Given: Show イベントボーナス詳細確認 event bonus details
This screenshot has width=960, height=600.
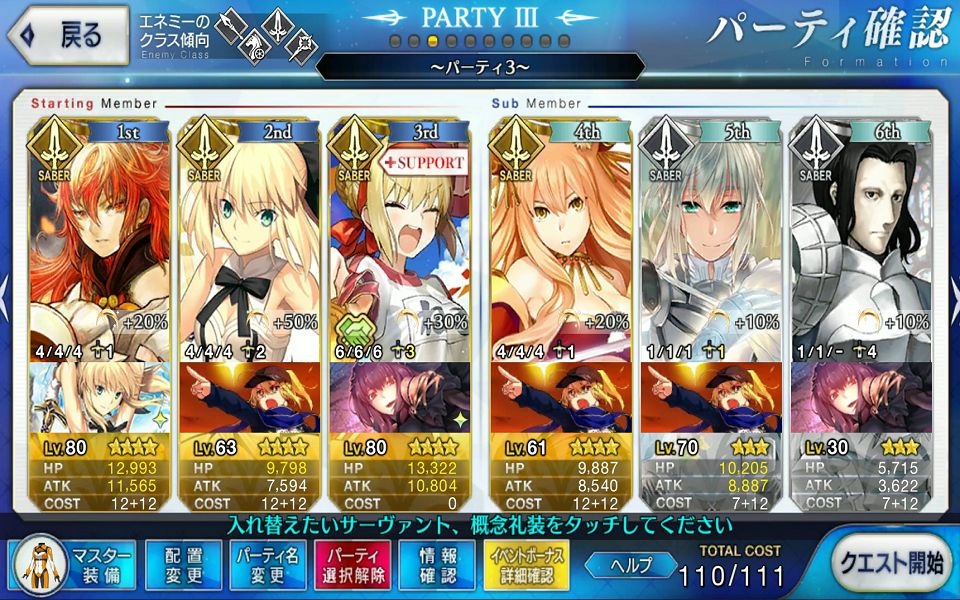Looking at the screenshot, I should coord(526,564).
